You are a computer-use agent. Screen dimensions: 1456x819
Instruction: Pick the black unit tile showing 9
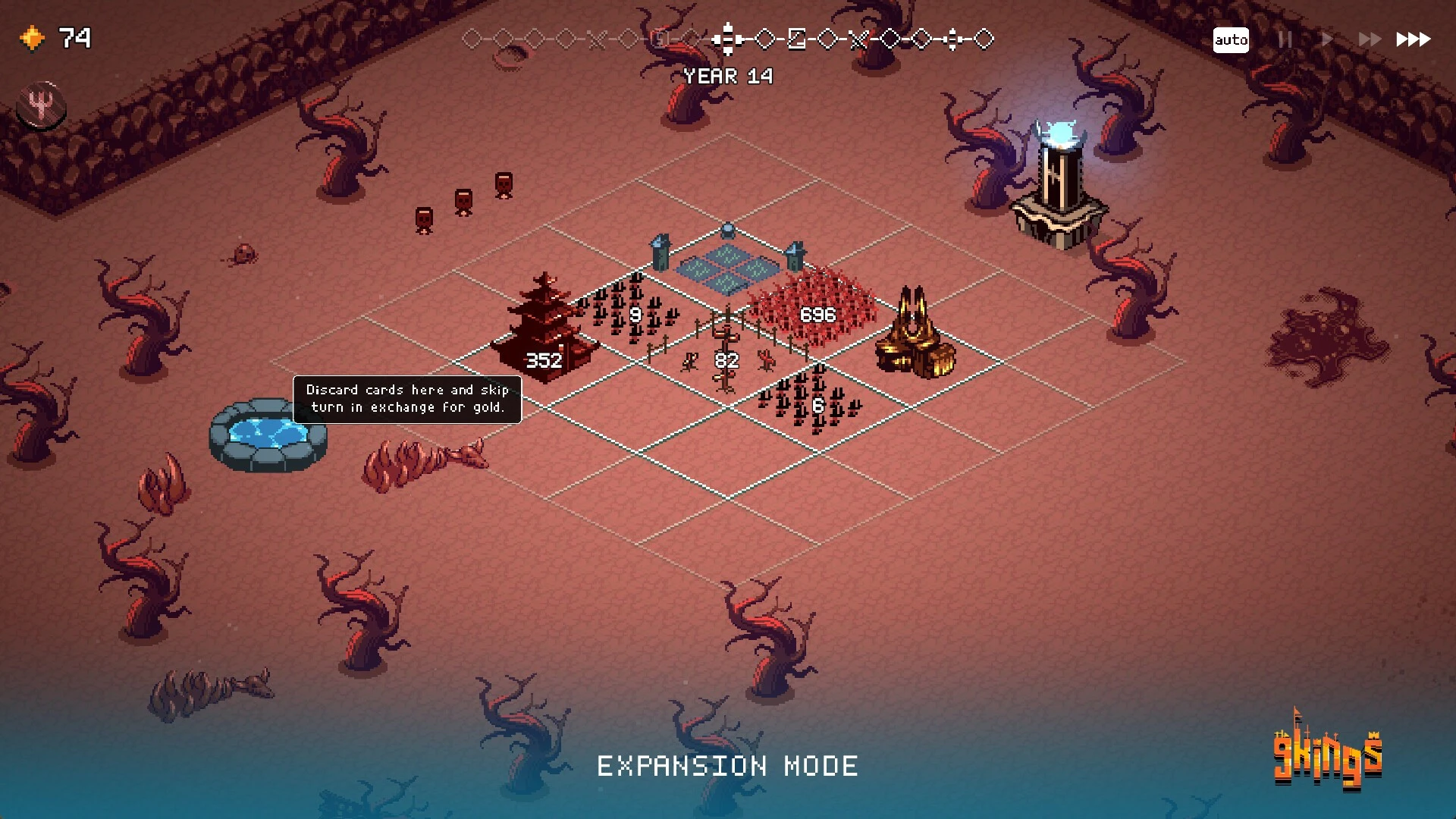tap(634, 312)
